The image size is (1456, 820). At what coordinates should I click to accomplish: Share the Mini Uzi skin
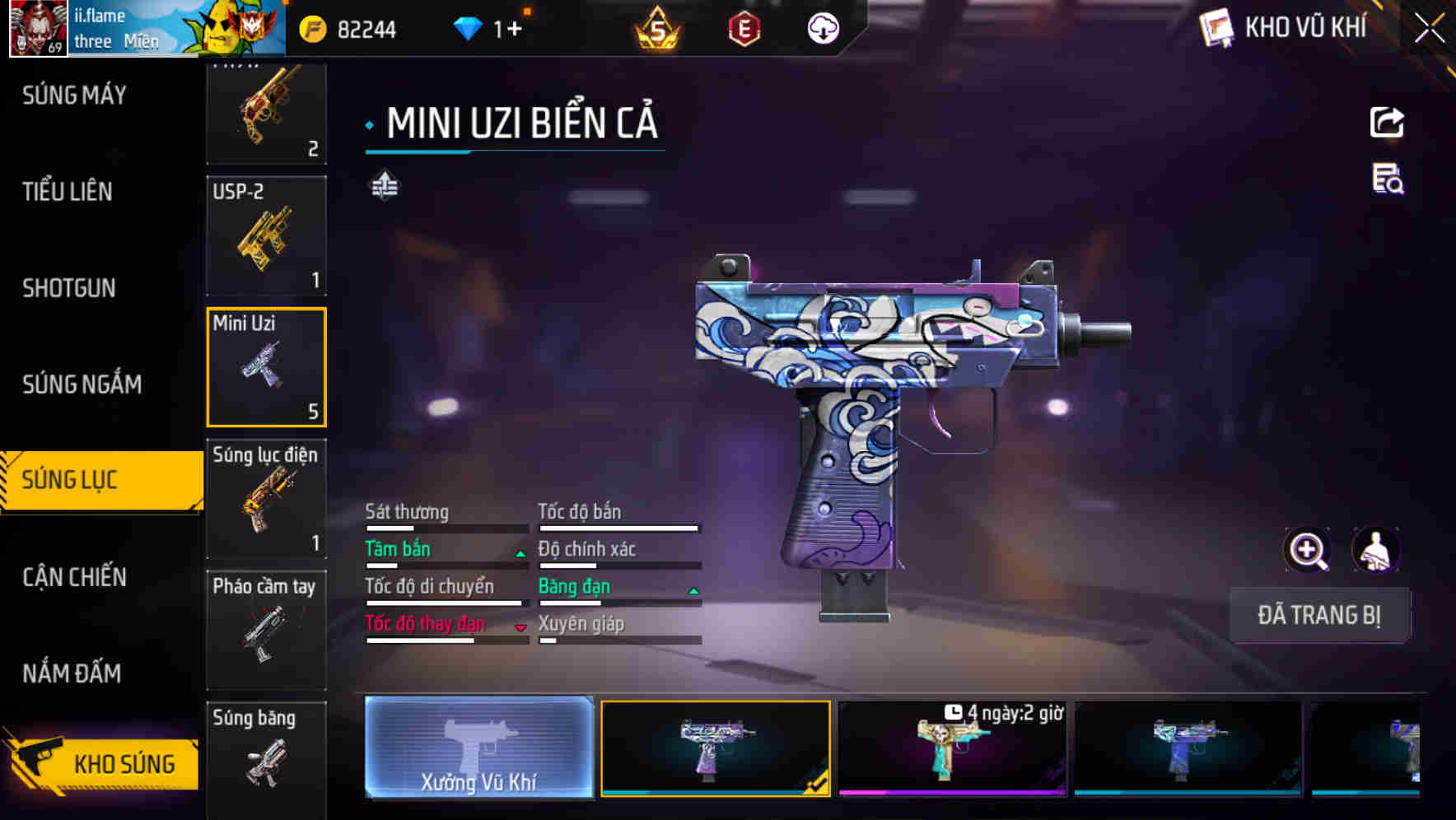coord(1387,123)
